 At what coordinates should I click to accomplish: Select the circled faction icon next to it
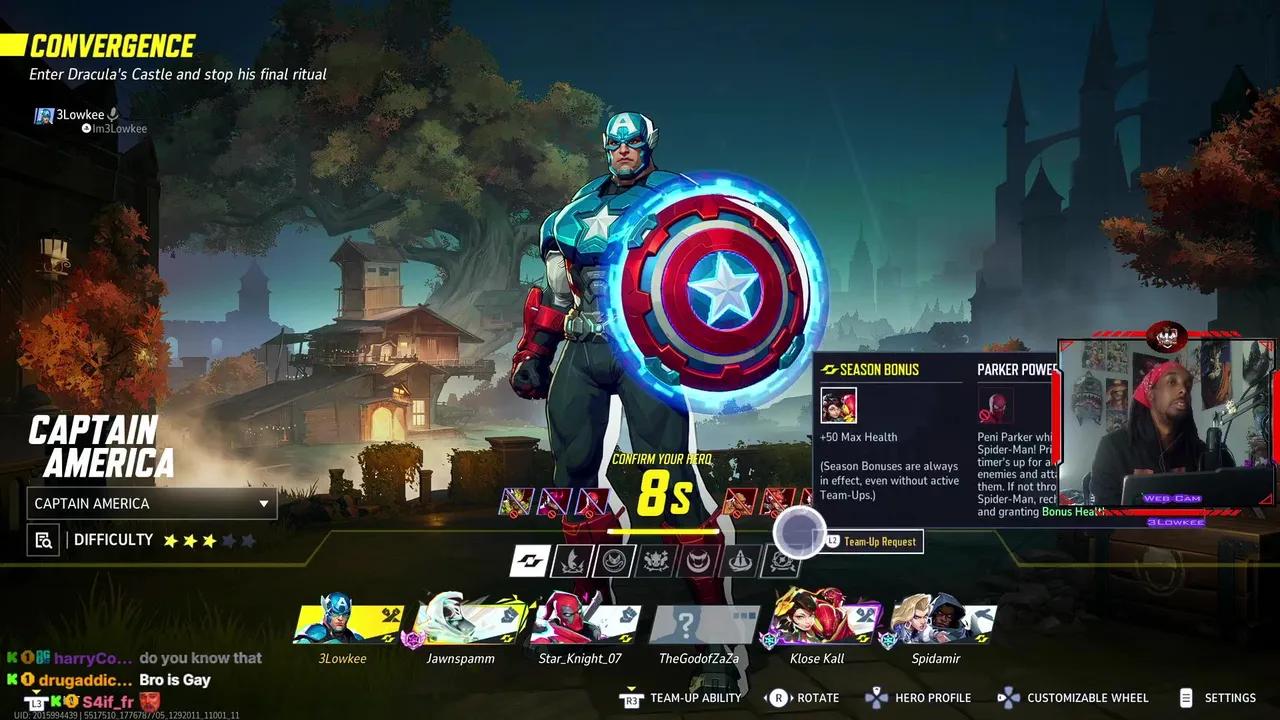point(613,560)
